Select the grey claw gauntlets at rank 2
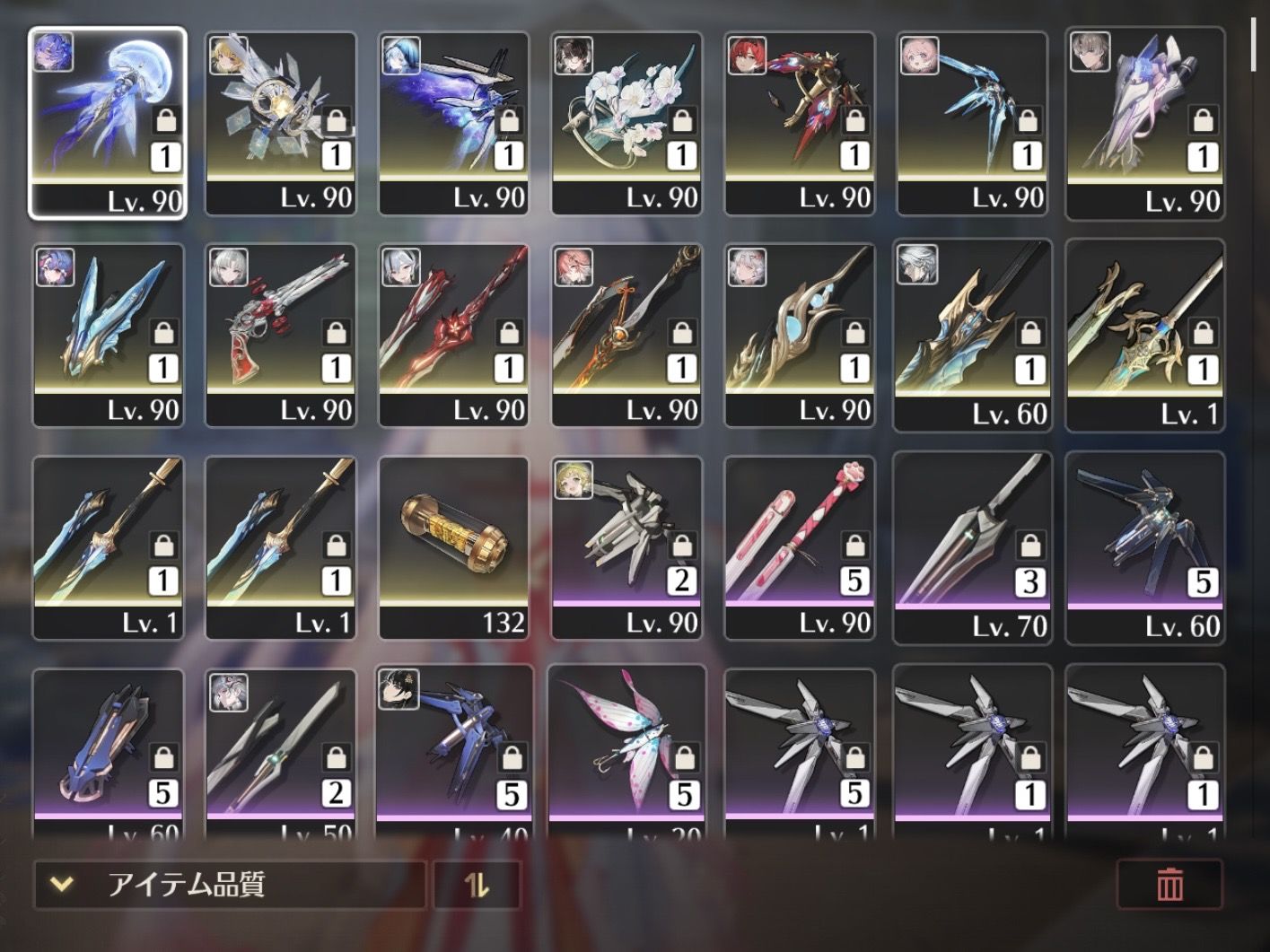The image size is (1270, 952). coord(626,546)
